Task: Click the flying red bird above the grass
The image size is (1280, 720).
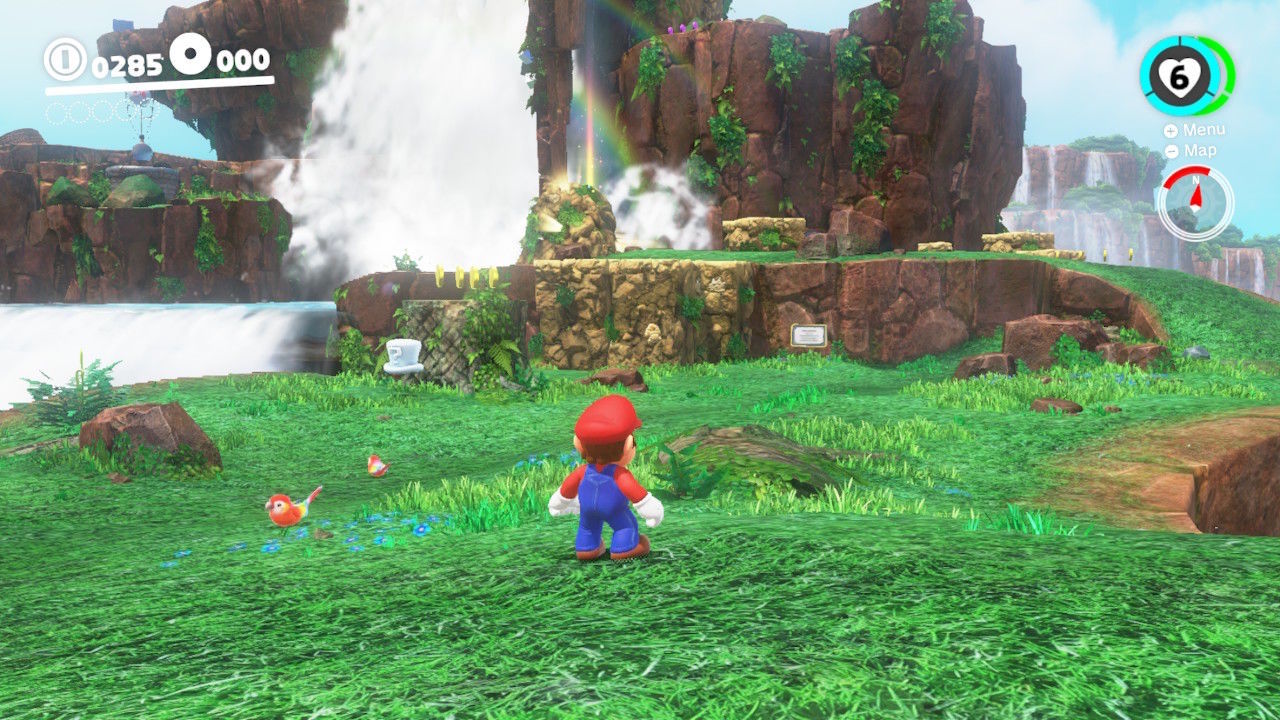Action: point(376,466)
